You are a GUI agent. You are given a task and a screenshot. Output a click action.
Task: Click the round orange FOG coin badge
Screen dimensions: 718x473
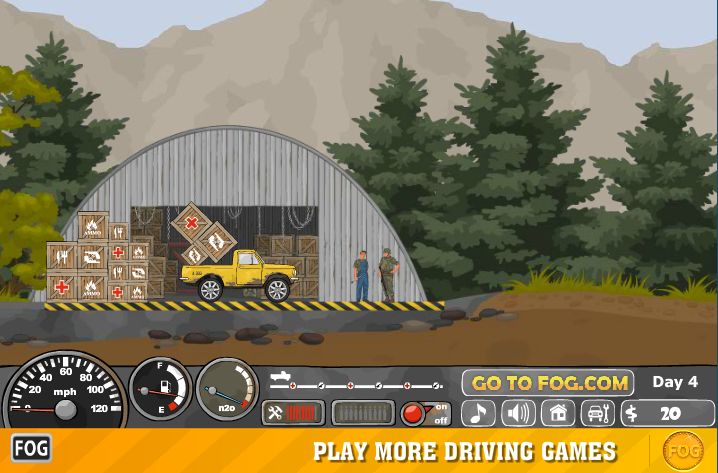(684, 450)
